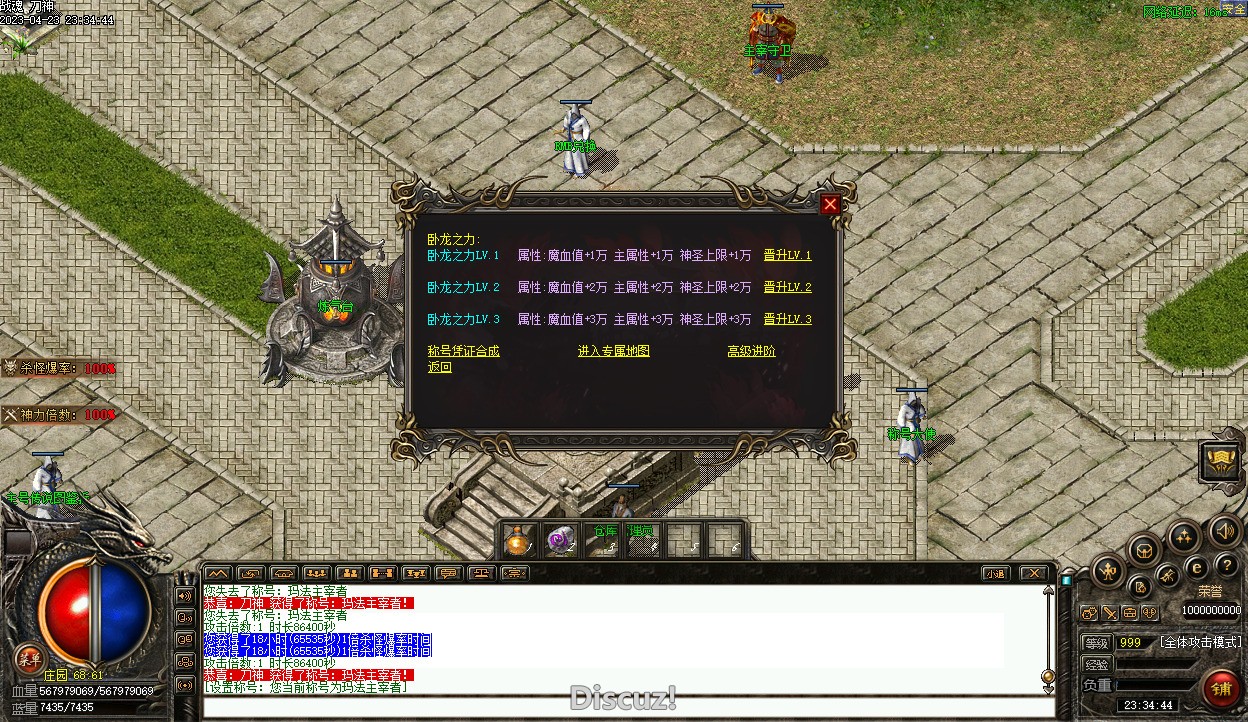Choose the 高级进阶 advanced option
The height and width of the screenshot is (722, 1248).
point(751,351)
